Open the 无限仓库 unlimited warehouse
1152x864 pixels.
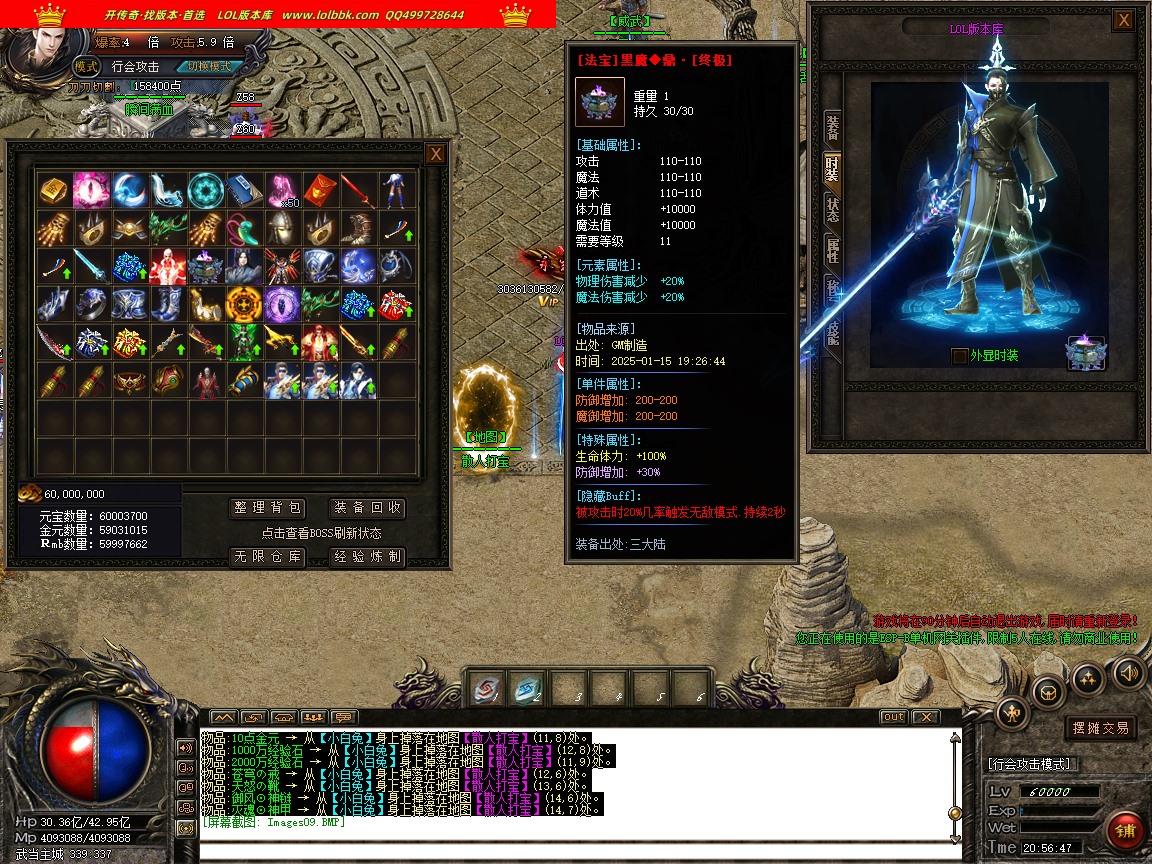pos(266,557)
